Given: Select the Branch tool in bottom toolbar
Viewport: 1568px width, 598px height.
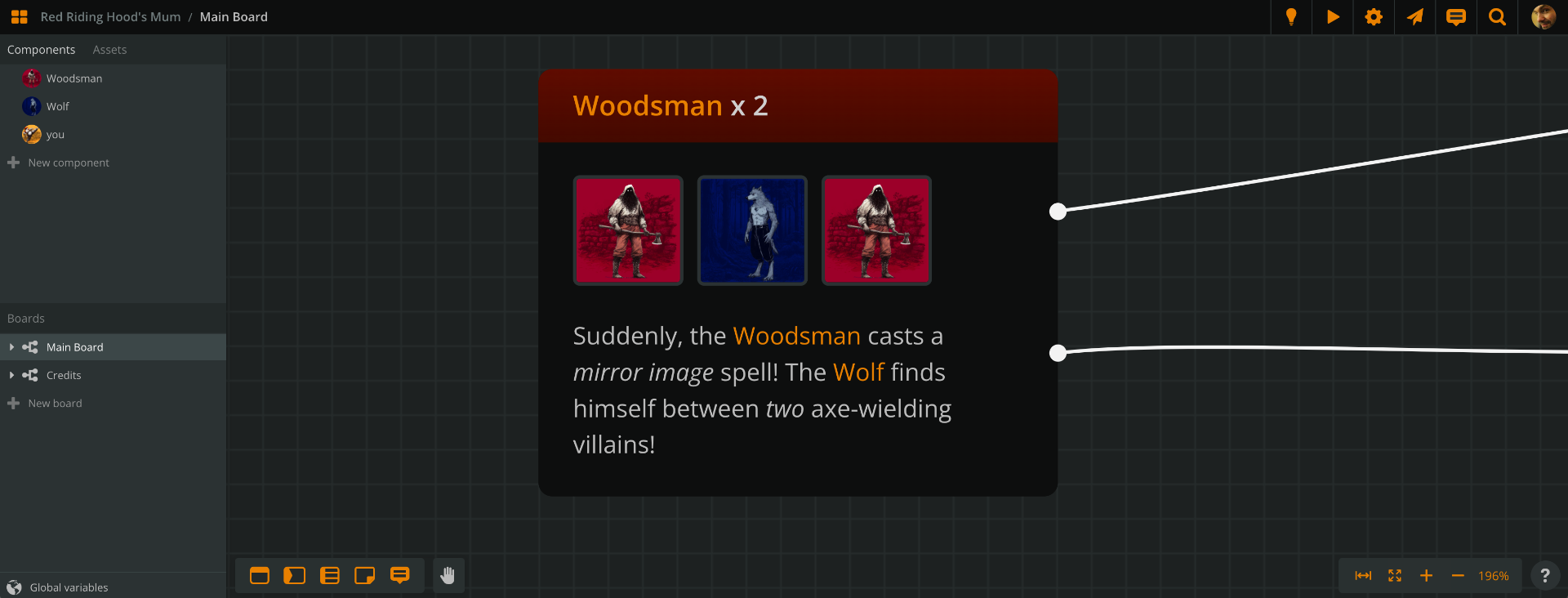Looking at the screenshot, I should tap(295, 575).
